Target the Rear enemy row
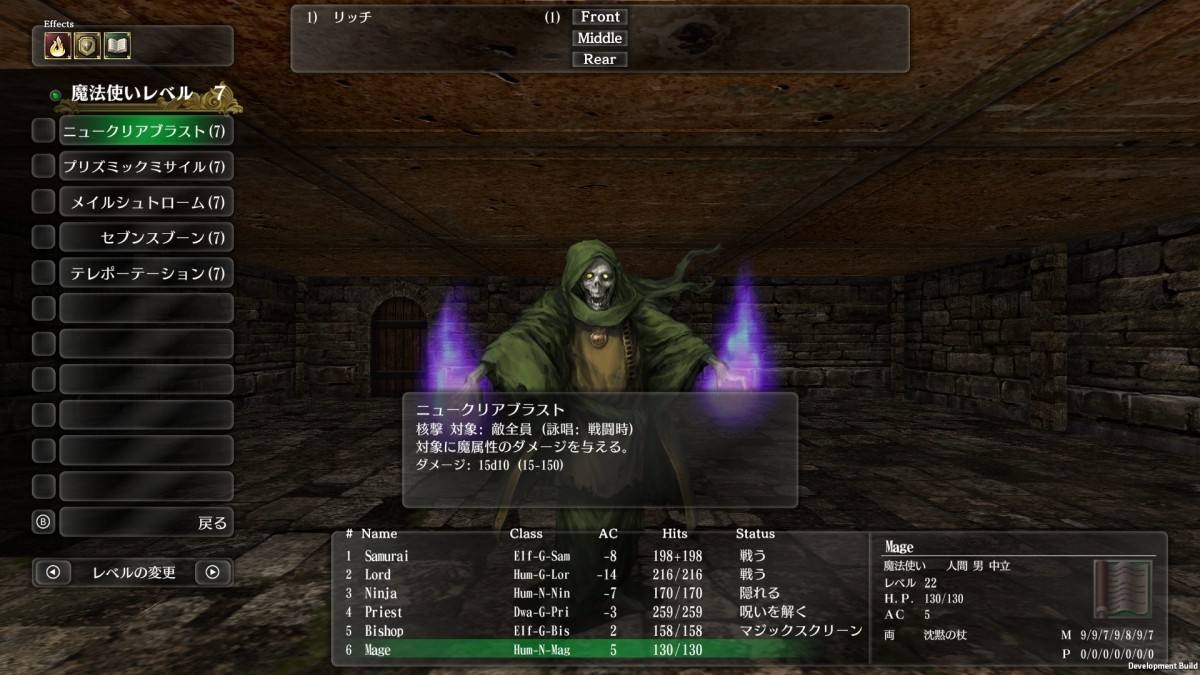1200x675 pixels. [600, 59]
